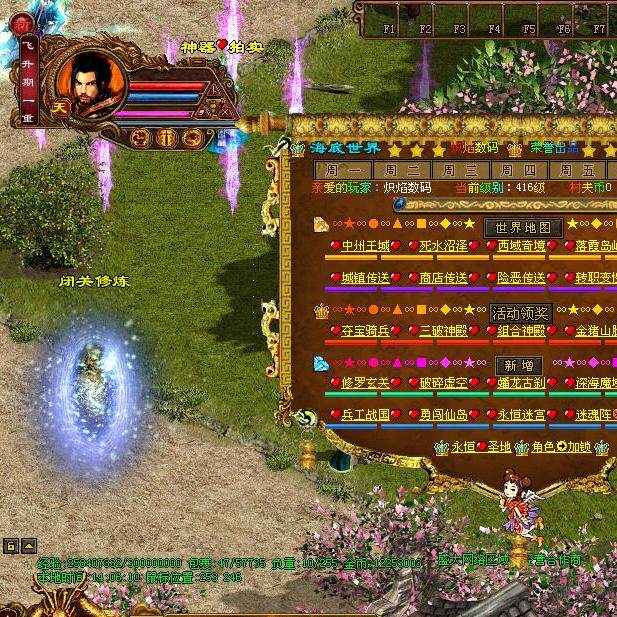Travel to 修罗玄关
The width and height of the screenshot is (617, 617).
[x=365, y=383]
